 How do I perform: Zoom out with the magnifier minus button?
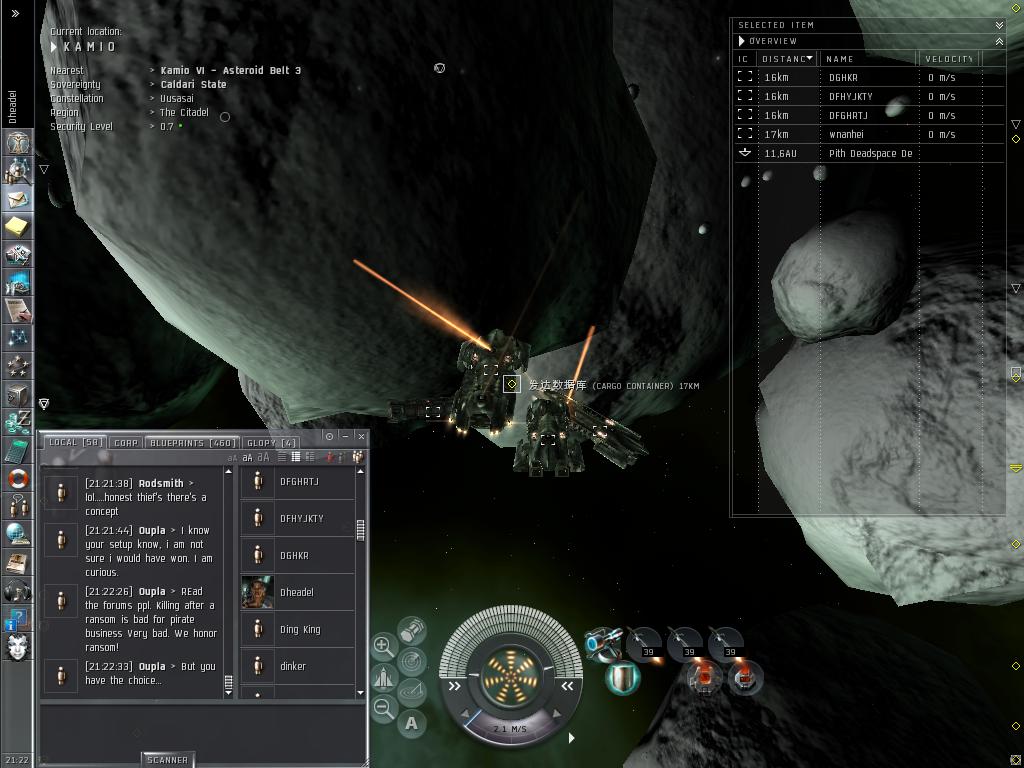click(383, 709)
